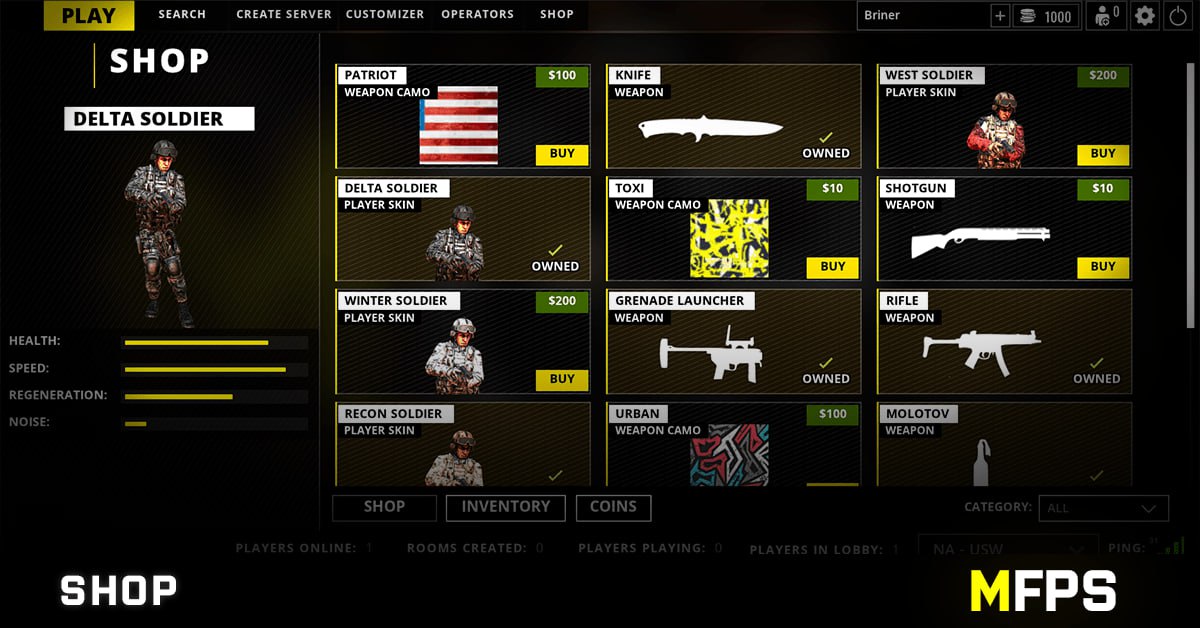Switch to the Inventory tab
1200x628 pixels.
click(505, 507)
